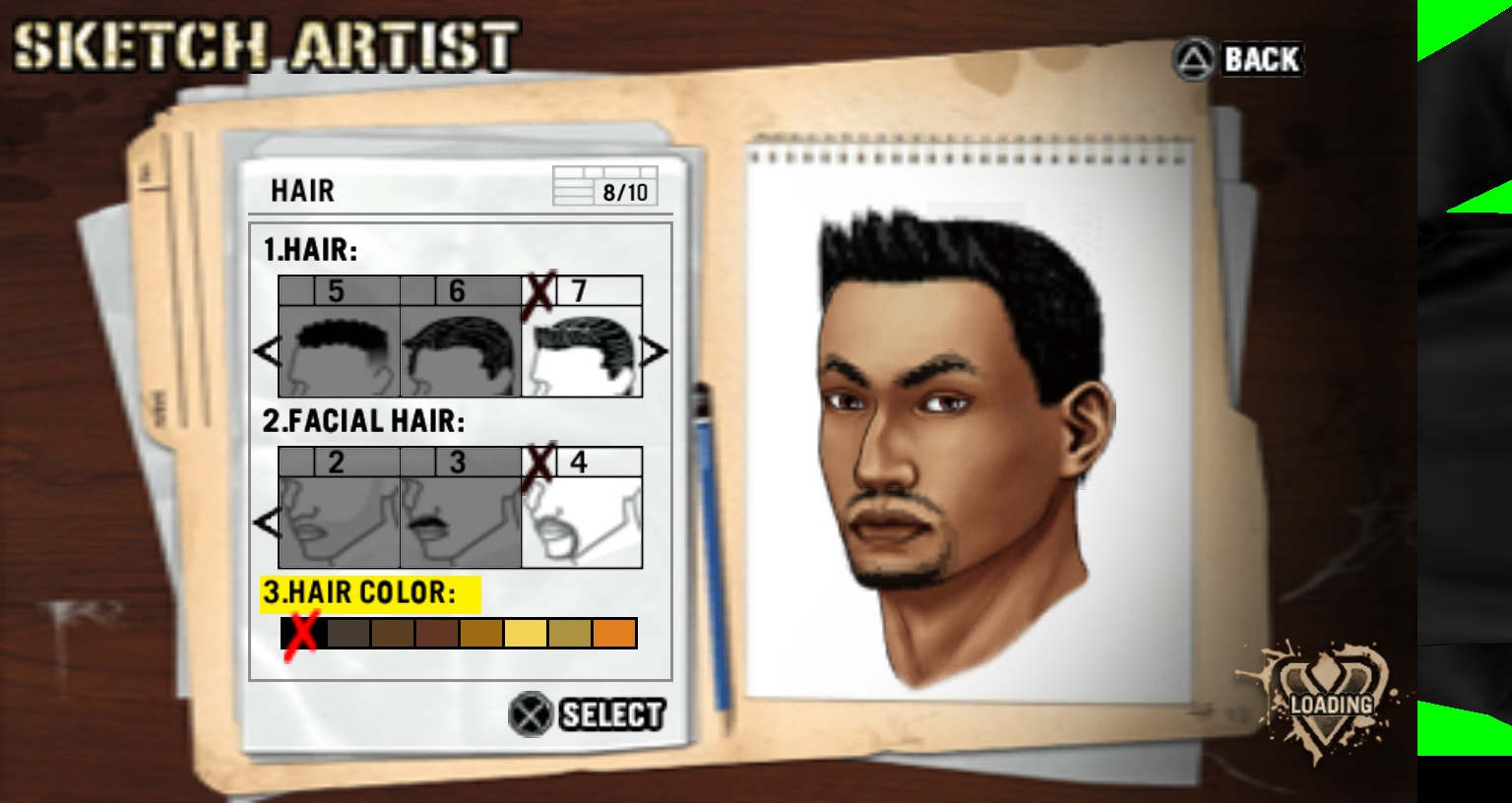The height and width of the screenshot is (803, 1512).
Task: Expand previous hairstyles with left arrow
Action: tap(268, 351)
